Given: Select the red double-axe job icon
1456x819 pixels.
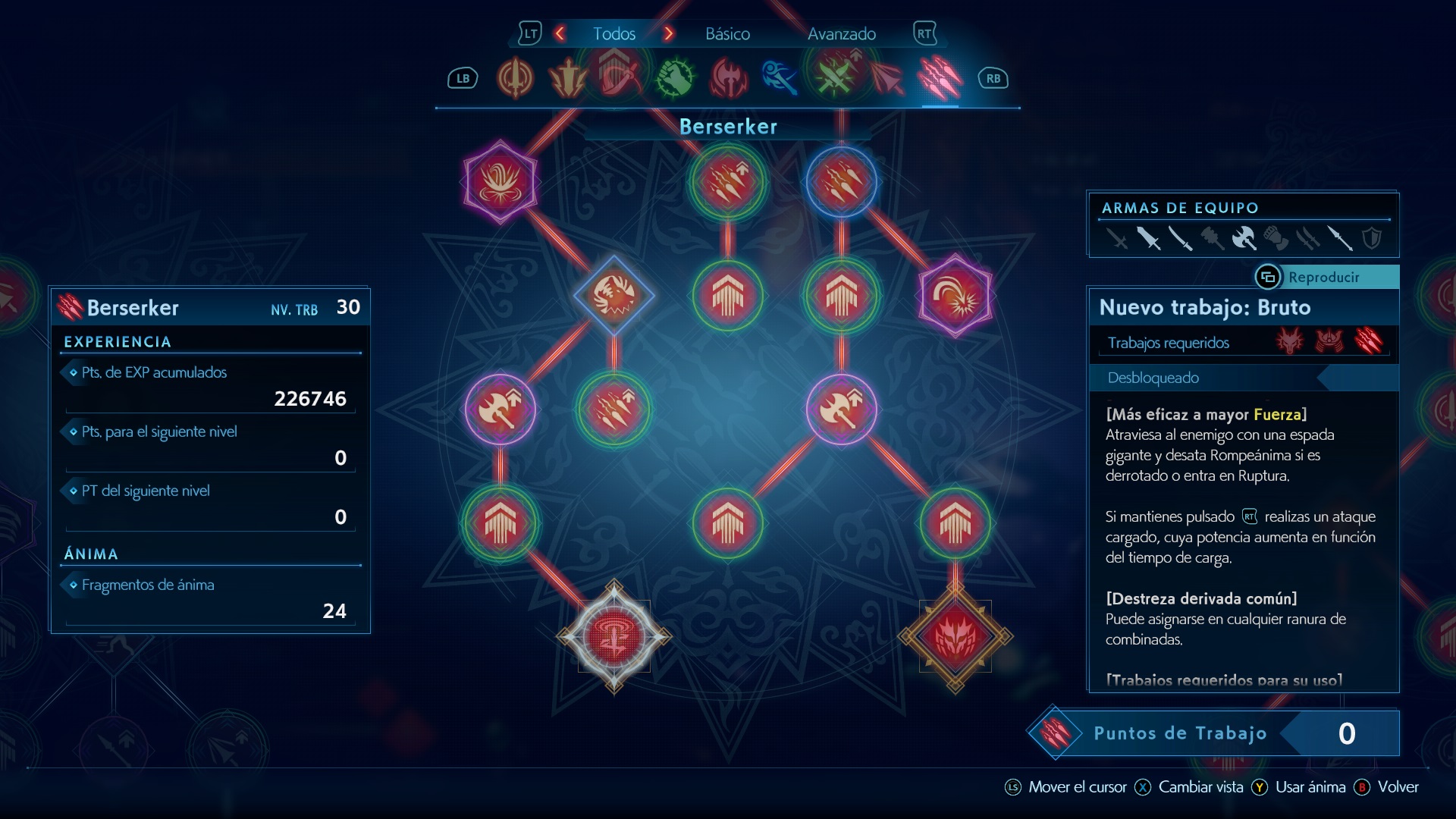Looking at the screenshot, I should point(728,78).
